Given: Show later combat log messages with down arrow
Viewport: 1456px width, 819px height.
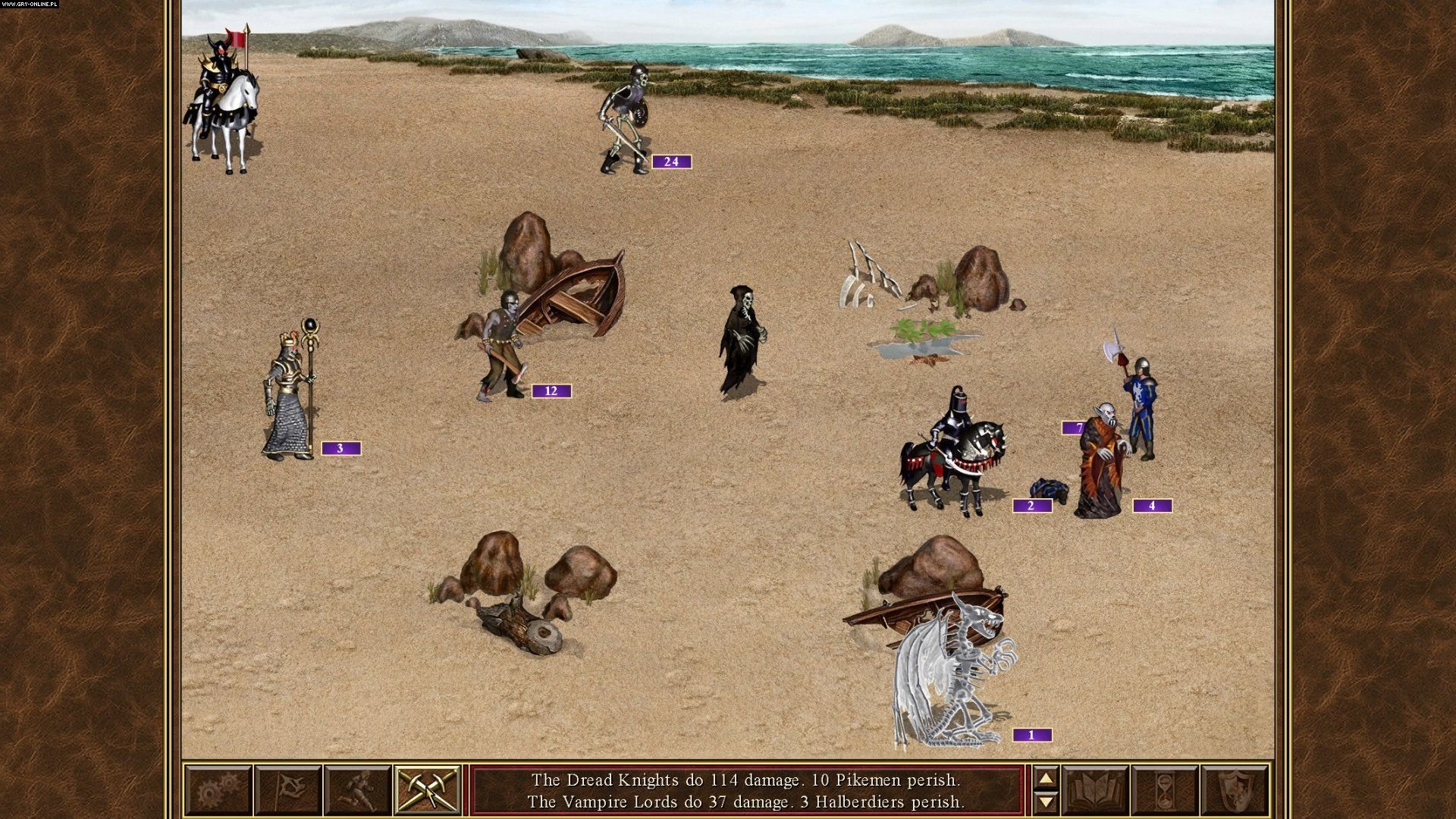Looking at the screenshot, I should tap(1046, 801).
